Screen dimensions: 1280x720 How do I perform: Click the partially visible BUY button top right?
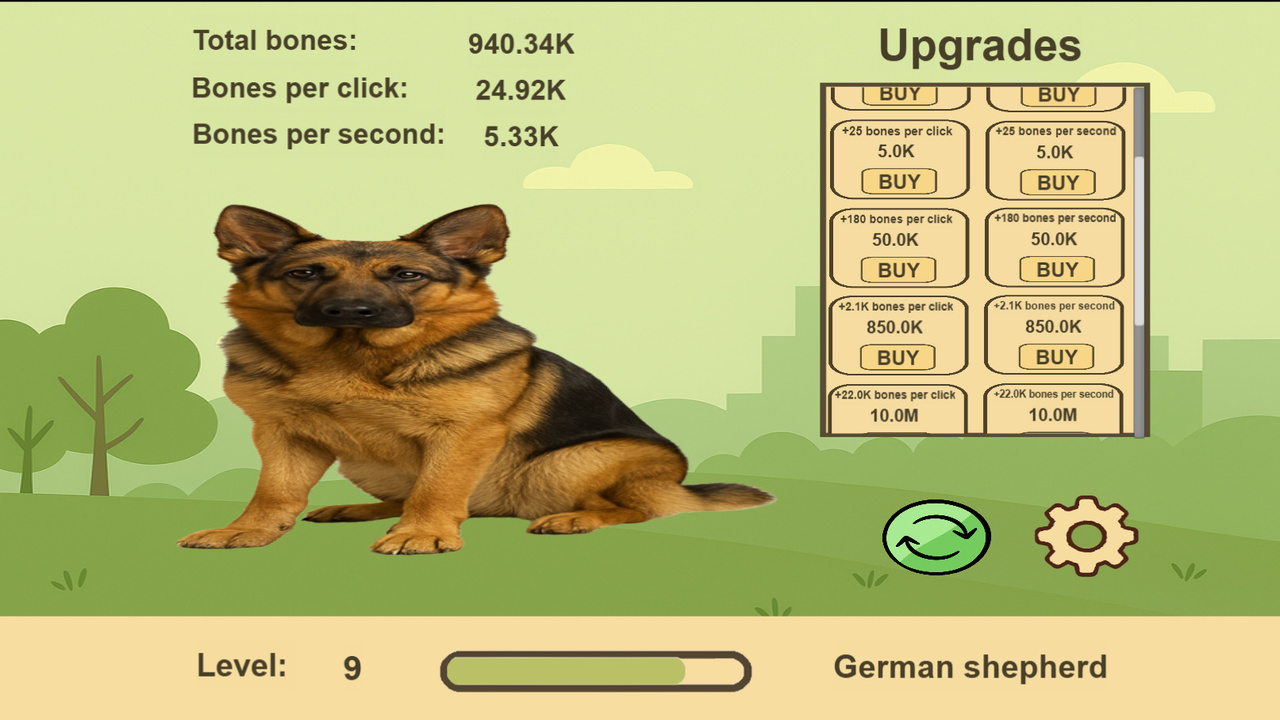[1056, 93]
